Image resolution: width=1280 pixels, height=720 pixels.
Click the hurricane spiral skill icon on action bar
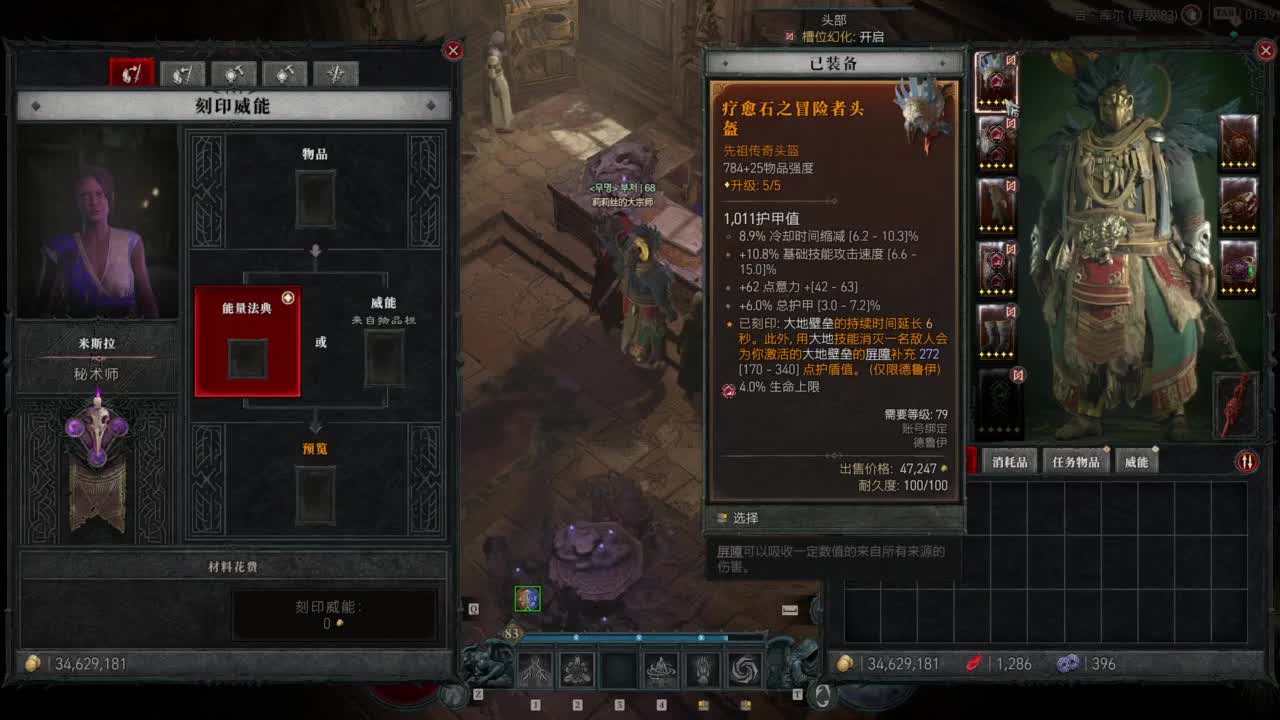[743, 670]
